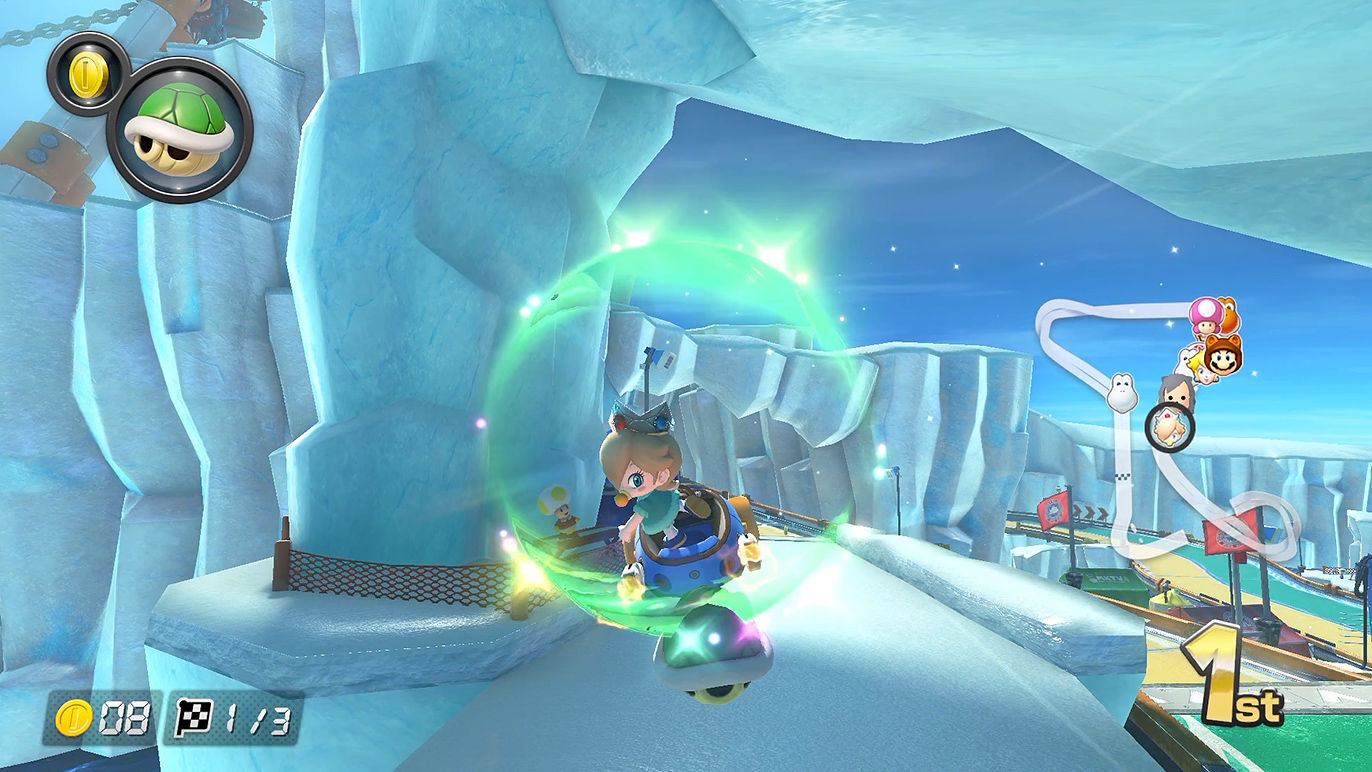Choose the circled Baby Rosalina minimap marker
The width and height of the screenshot is (1372, 772).
(1169, 428)
